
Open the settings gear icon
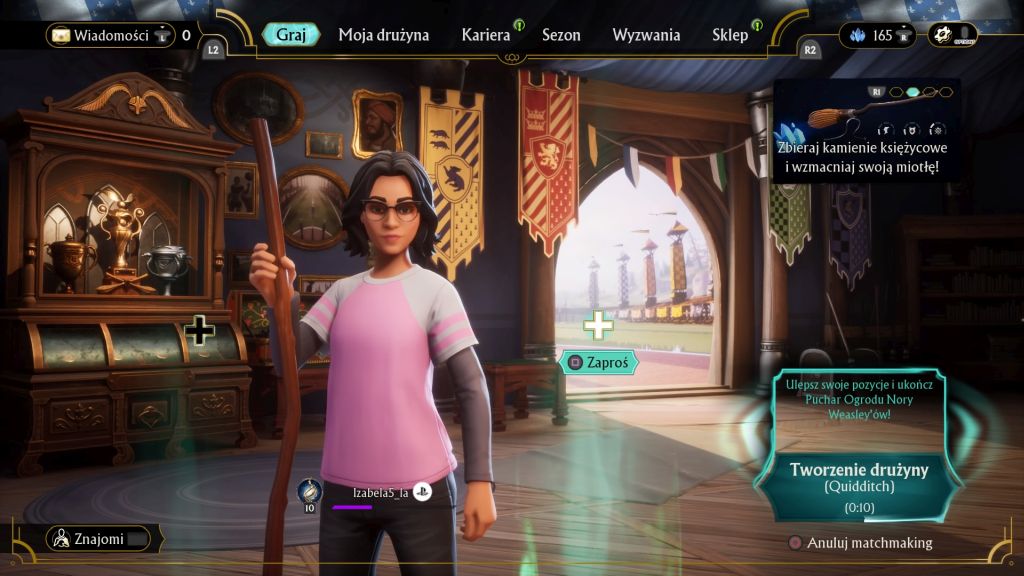[x=941, y=35]
